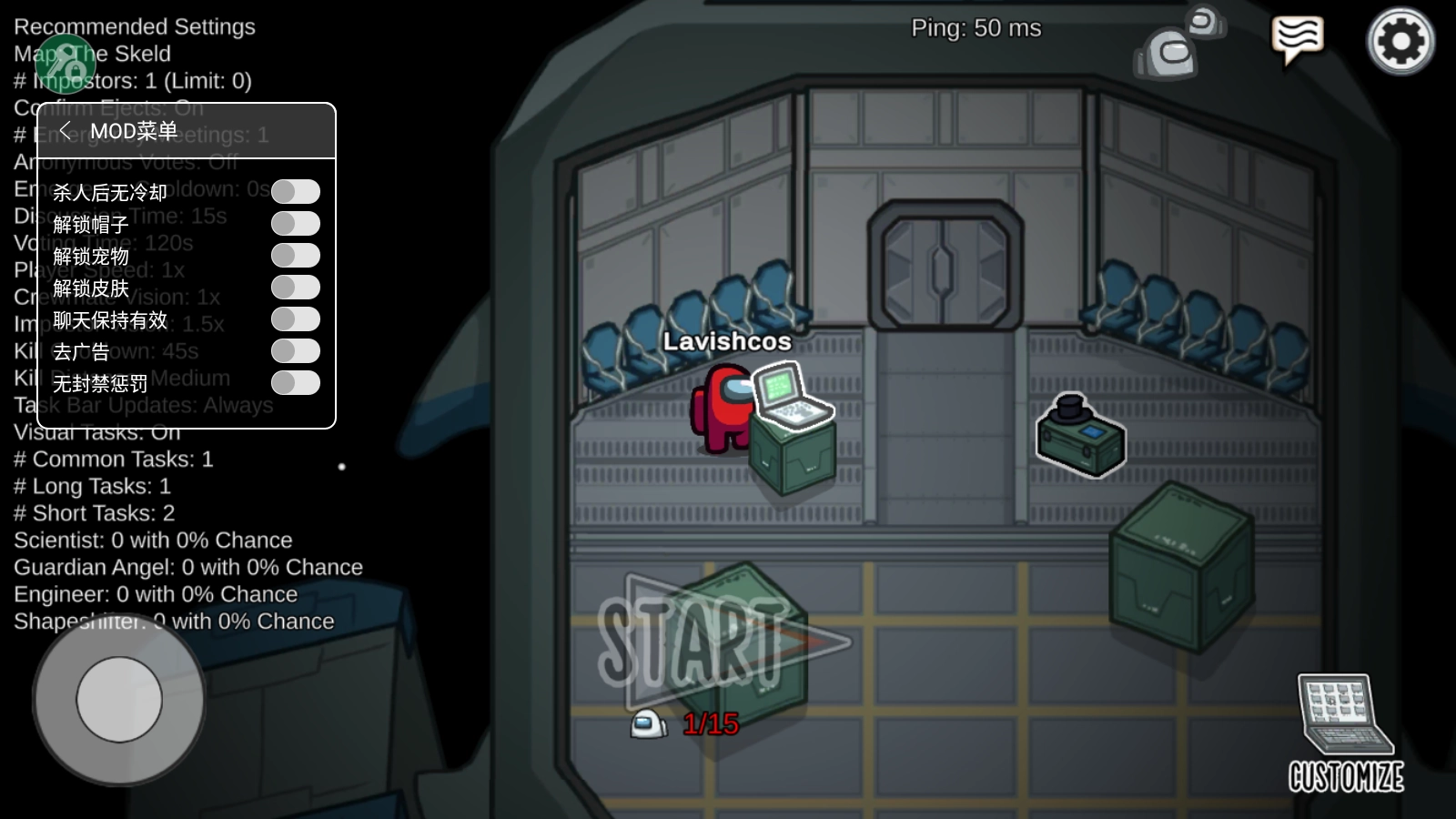Toggle the 聊天保持有效 switch

coord(296,319)
